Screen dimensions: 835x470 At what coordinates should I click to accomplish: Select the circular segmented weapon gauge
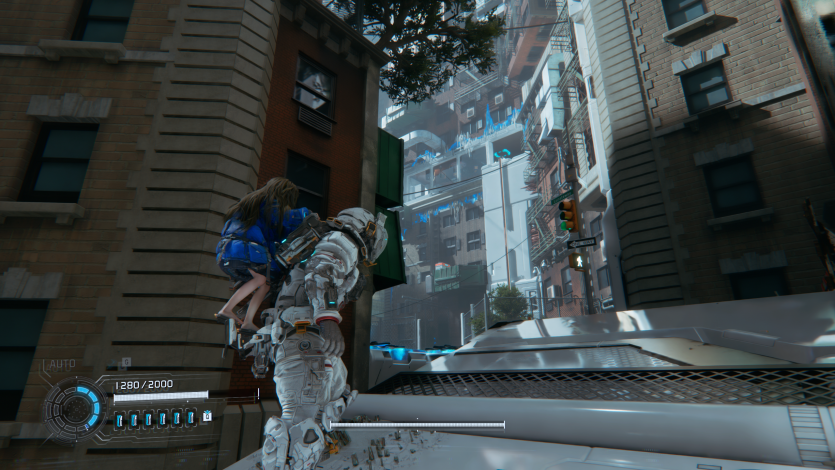(x=76, y=409)
